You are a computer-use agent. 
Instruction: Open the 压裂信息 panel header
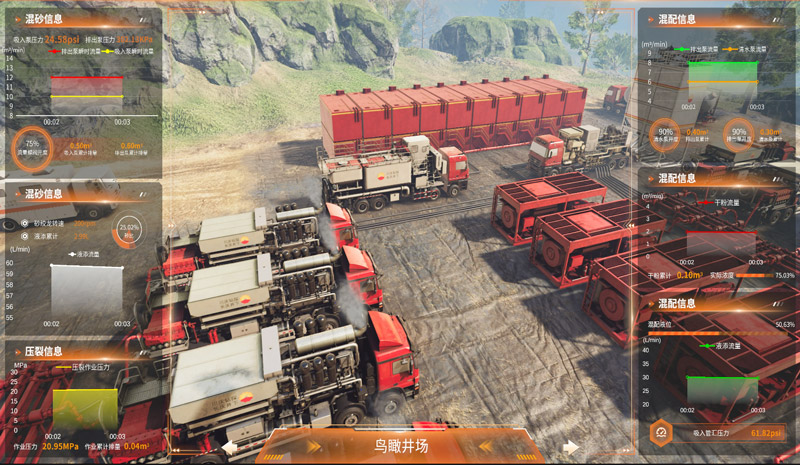click(44, 351)
